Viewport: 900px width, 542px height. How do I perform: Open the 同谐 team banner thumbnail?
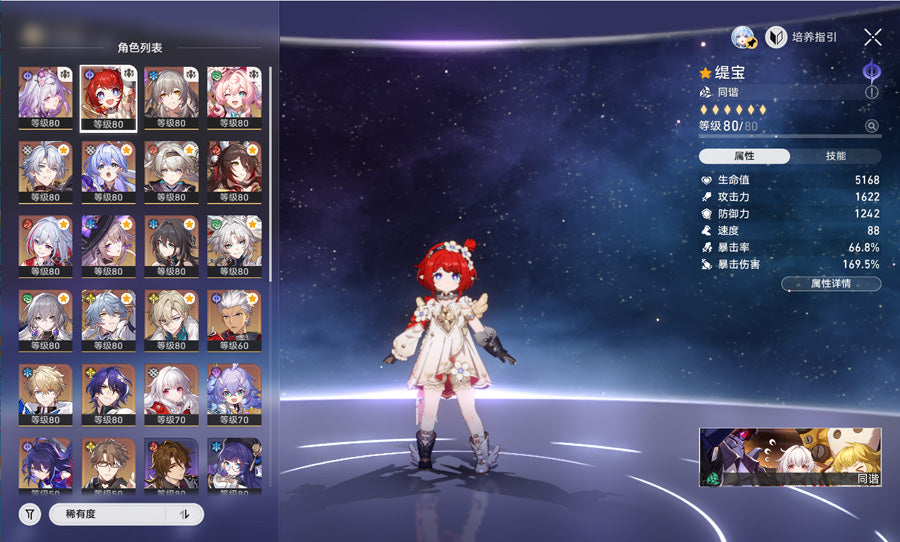(x=790, y=457)
